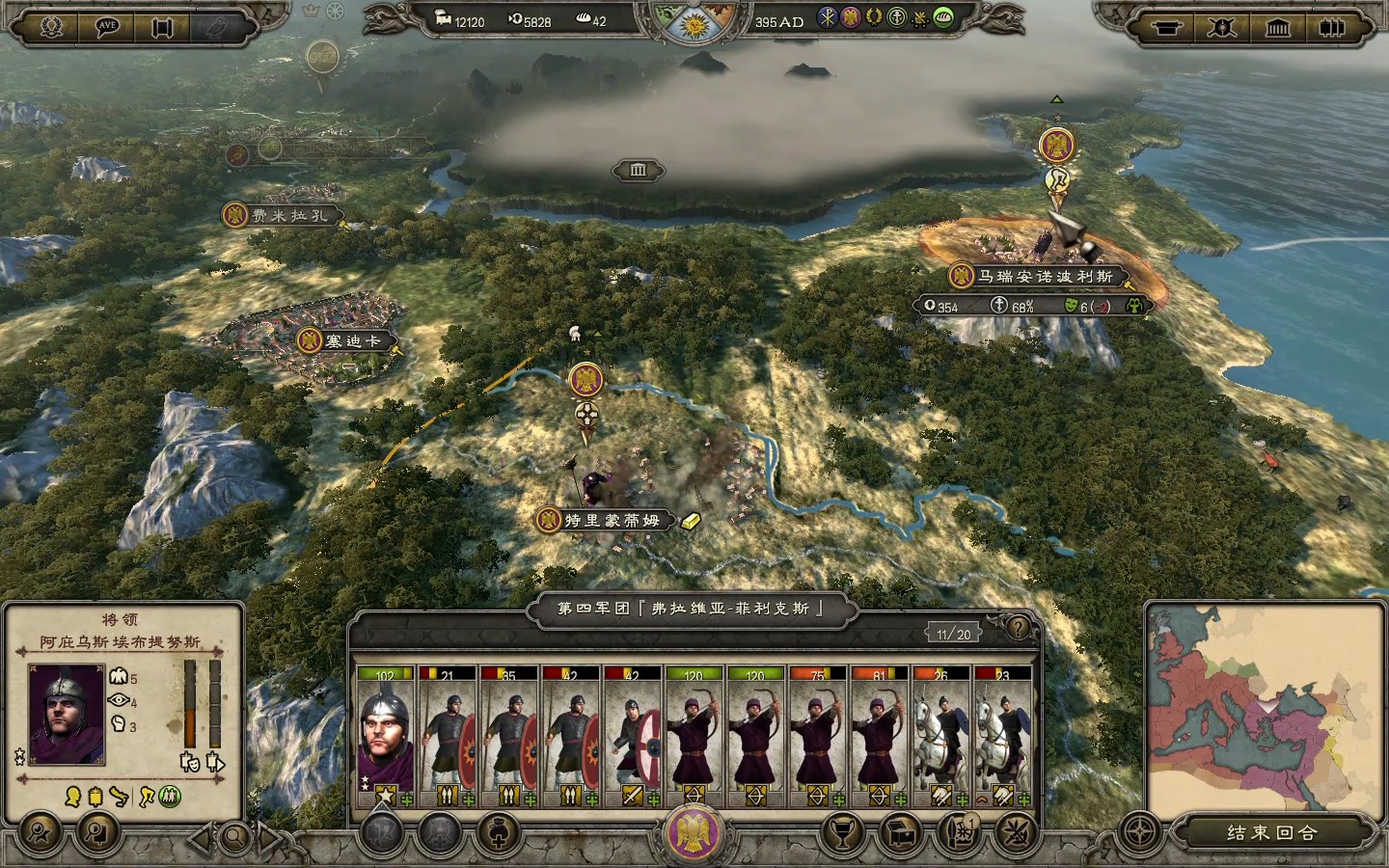Click the general's portrait in details panel
The image size is (1389, 868).
pyautogui.click(x=66, y=714)
